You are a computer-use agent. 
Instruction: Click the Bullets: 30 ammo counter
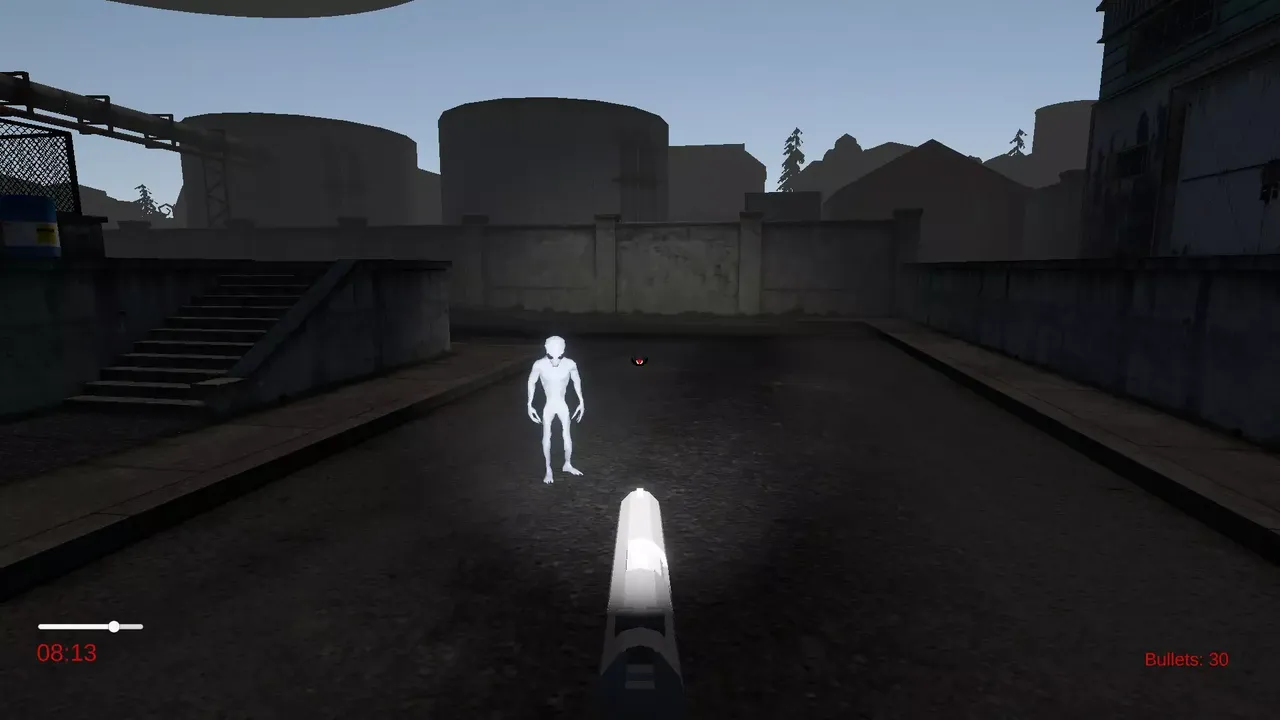[x=1186, y=659]
